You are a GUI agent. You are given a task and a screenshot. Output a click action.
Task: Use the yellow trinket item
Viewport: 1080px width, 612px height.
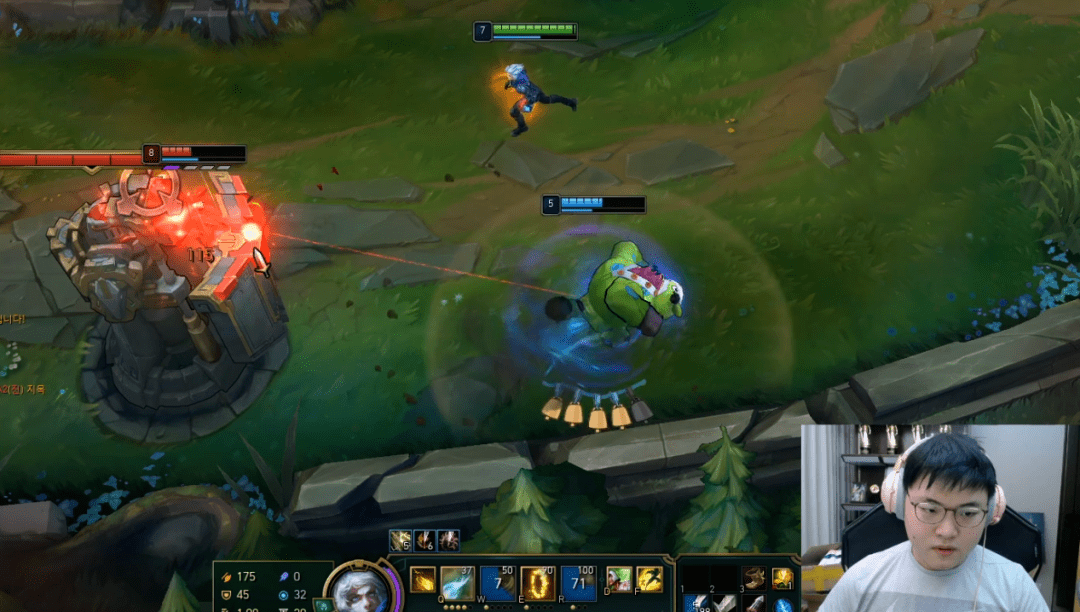782,578
